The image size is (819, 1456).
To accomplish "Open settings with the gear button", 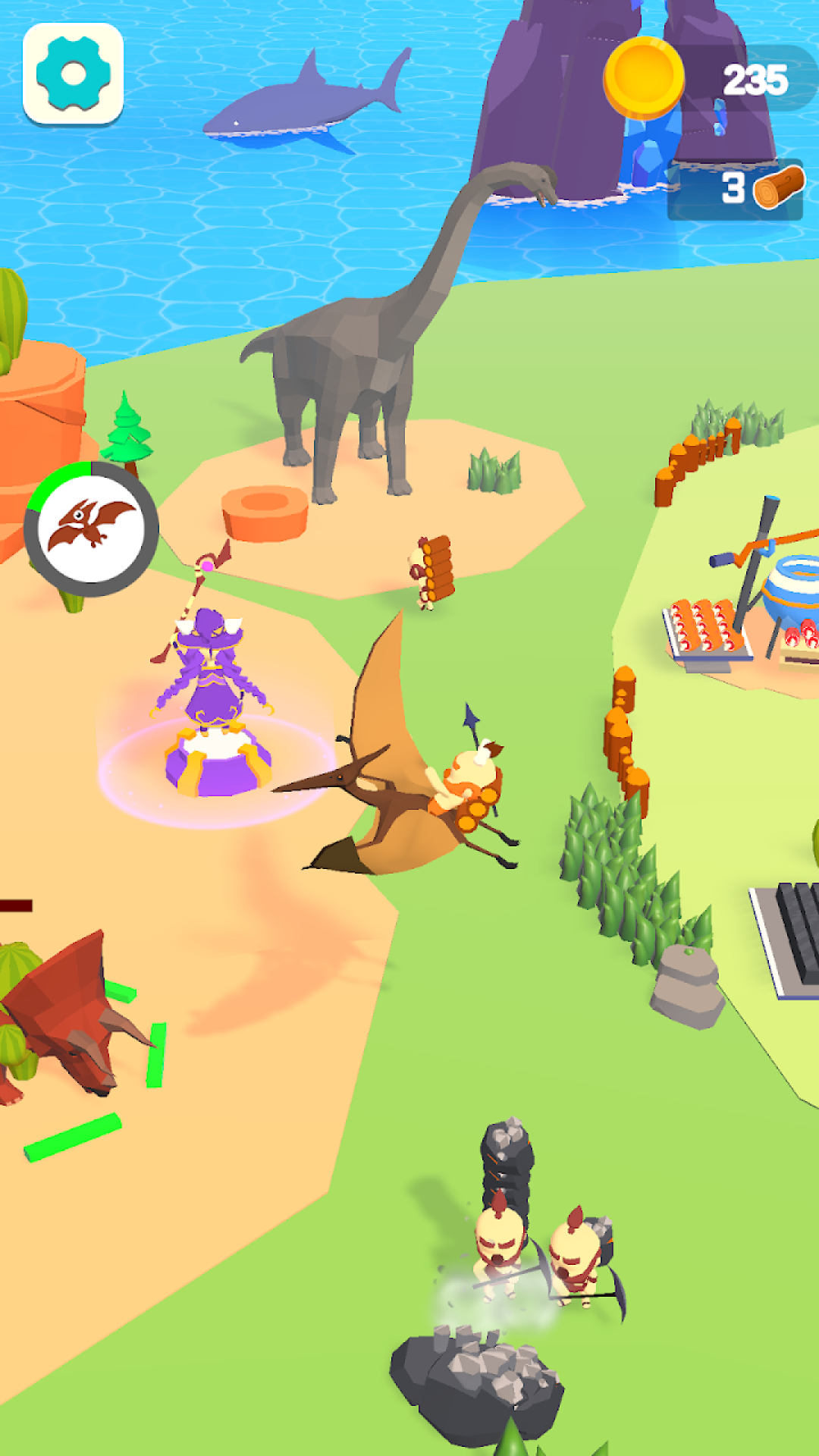I will 74,74.
